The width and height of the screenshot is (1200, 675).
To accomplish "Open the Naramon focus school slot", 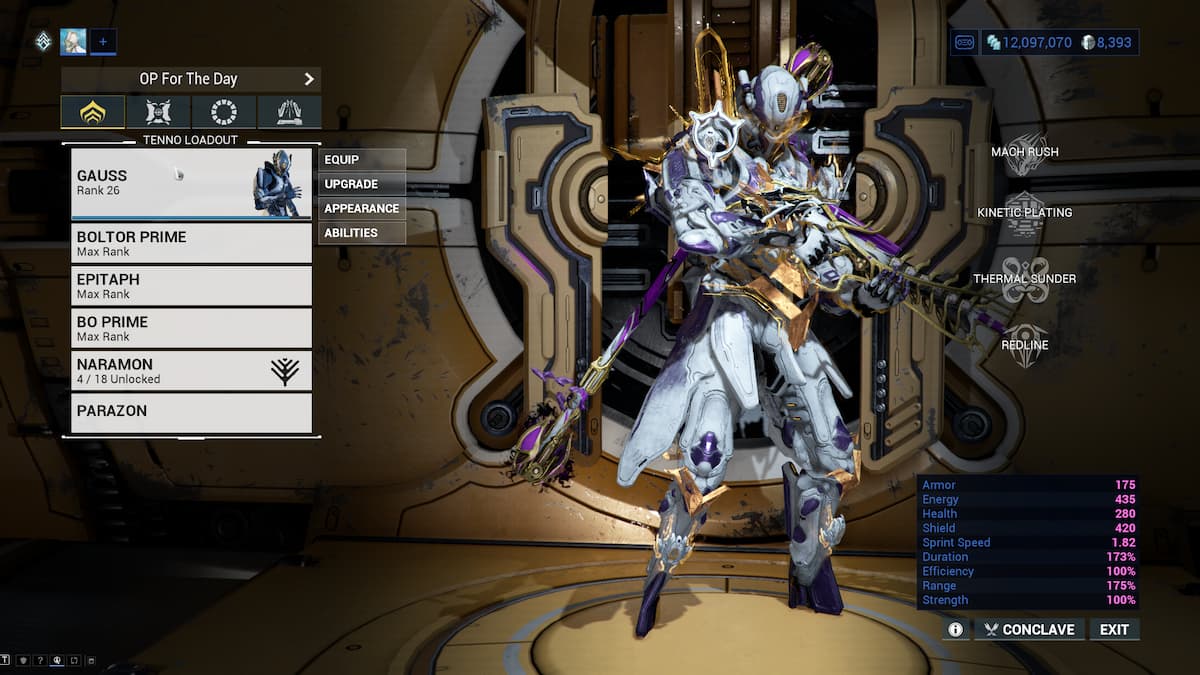I will [191, 370].
